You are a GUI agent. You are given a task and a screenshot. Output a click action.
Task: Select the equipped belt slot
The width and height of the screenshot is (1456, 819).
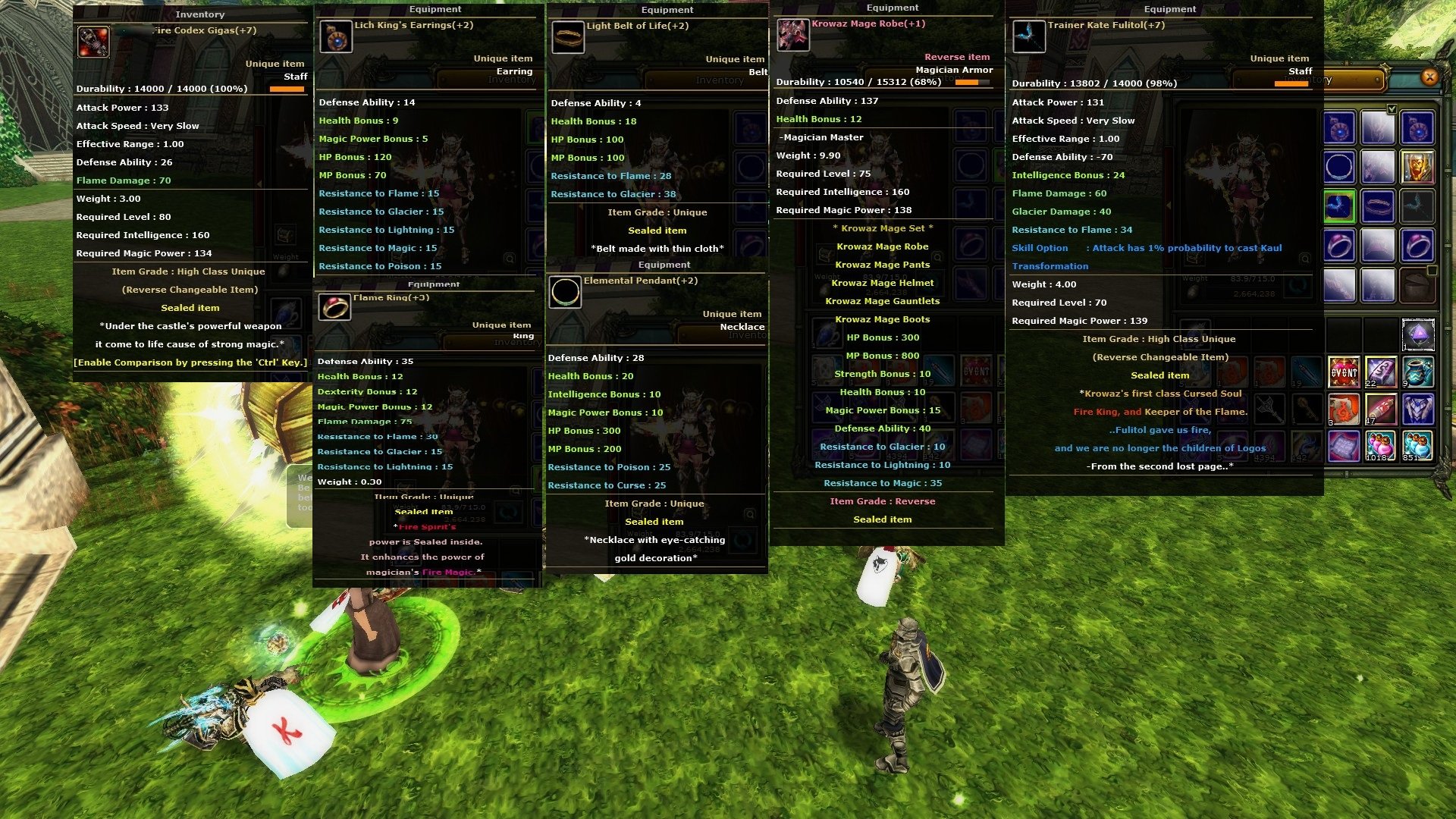click(x=1378, y=206)
